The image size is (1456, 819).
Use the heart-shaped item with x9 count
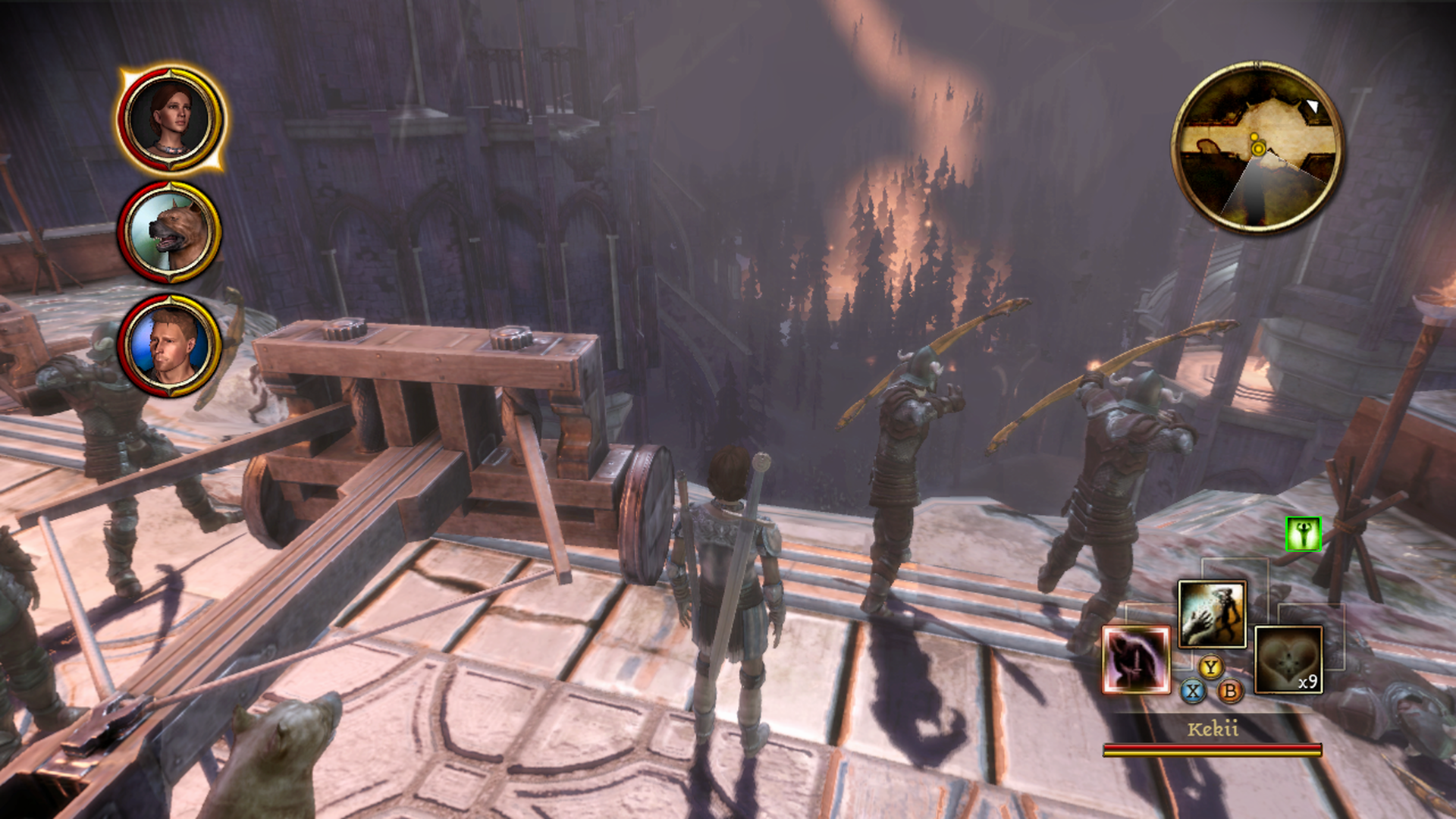coord(1288,660)
